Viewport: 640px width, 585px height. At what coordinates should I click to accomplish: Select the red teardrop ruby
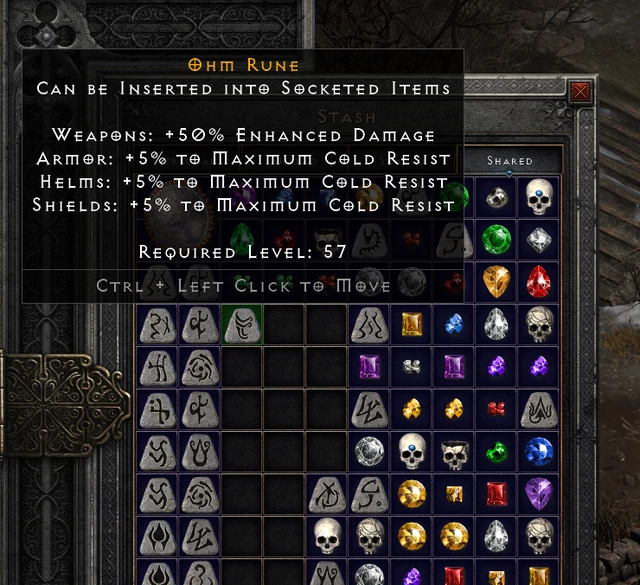pos(540,281)
